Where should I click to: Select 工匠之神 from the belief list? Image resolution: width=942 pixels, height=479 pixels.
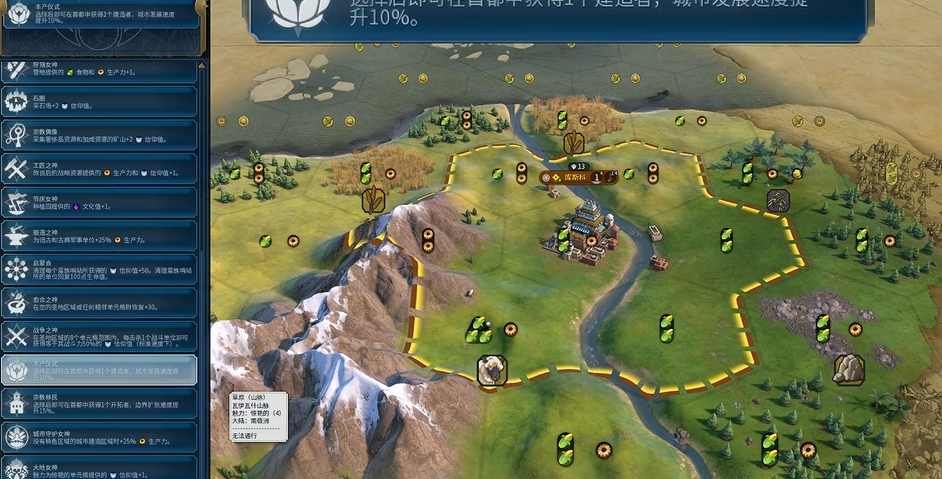(100, 168)
